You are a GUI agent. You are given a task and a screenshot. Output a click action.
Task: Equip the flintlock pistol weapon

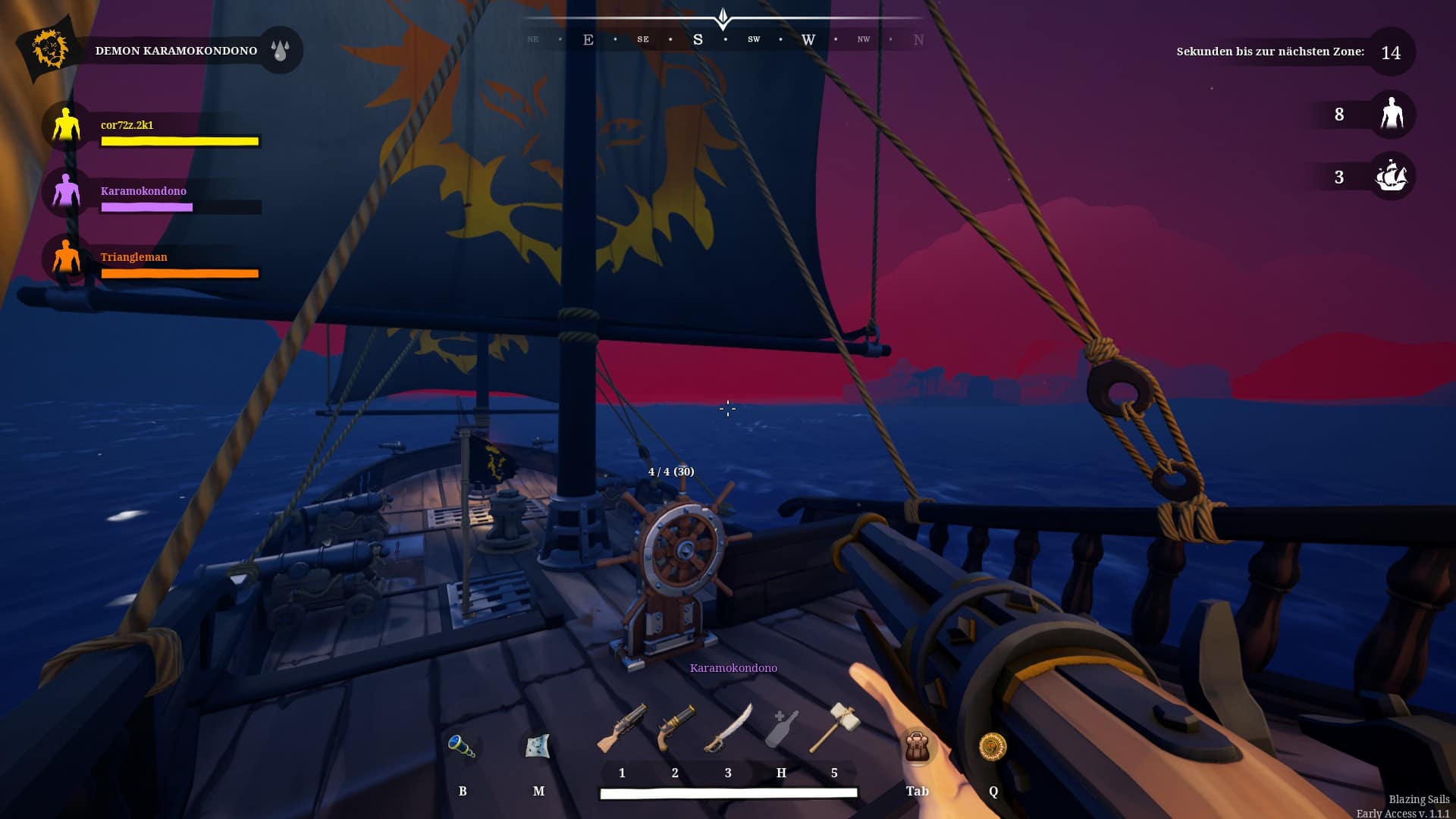(x=675, y=728)
